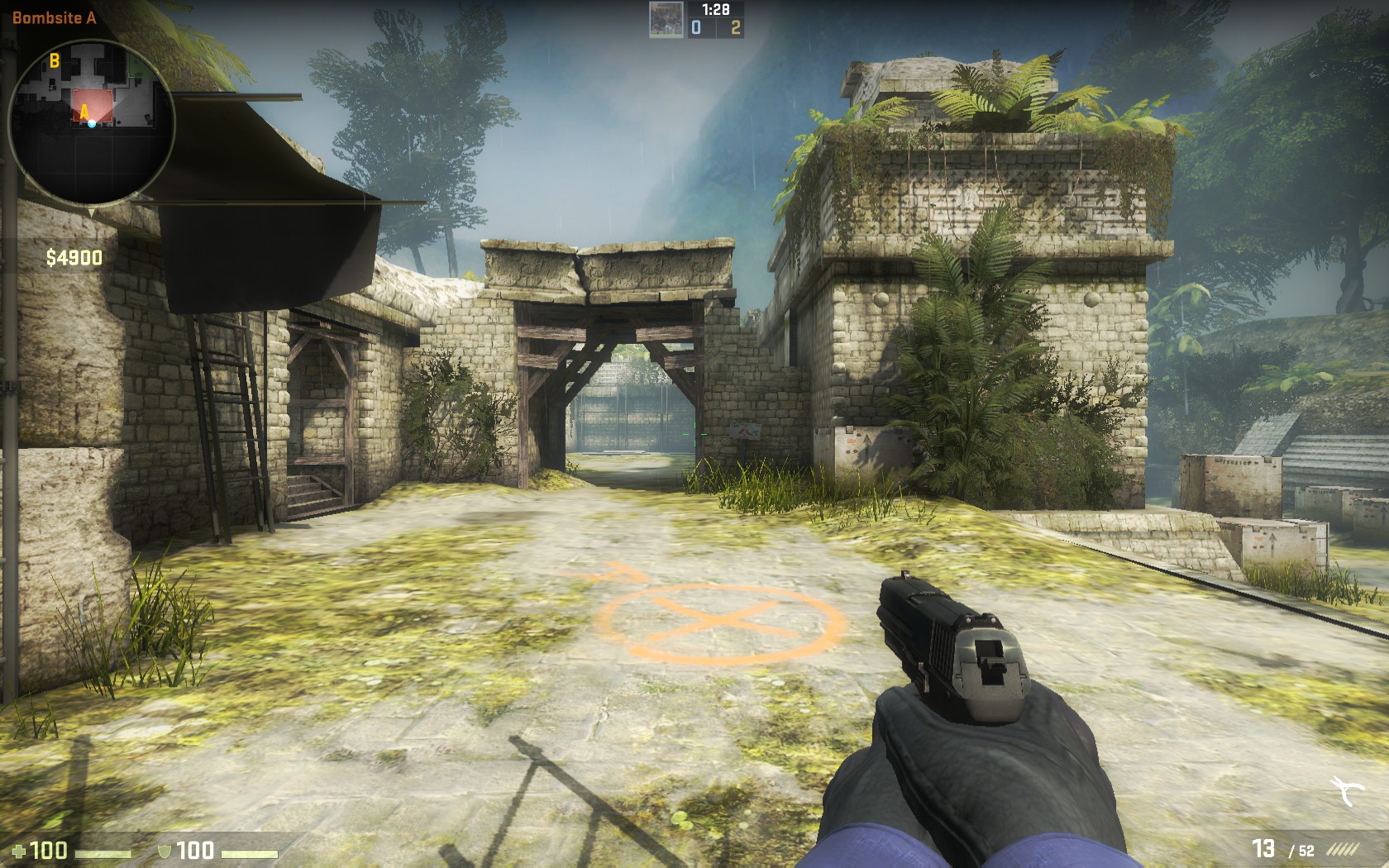
Task: Select the bombsite A marker on radar
Action: [x=84, y=111]
